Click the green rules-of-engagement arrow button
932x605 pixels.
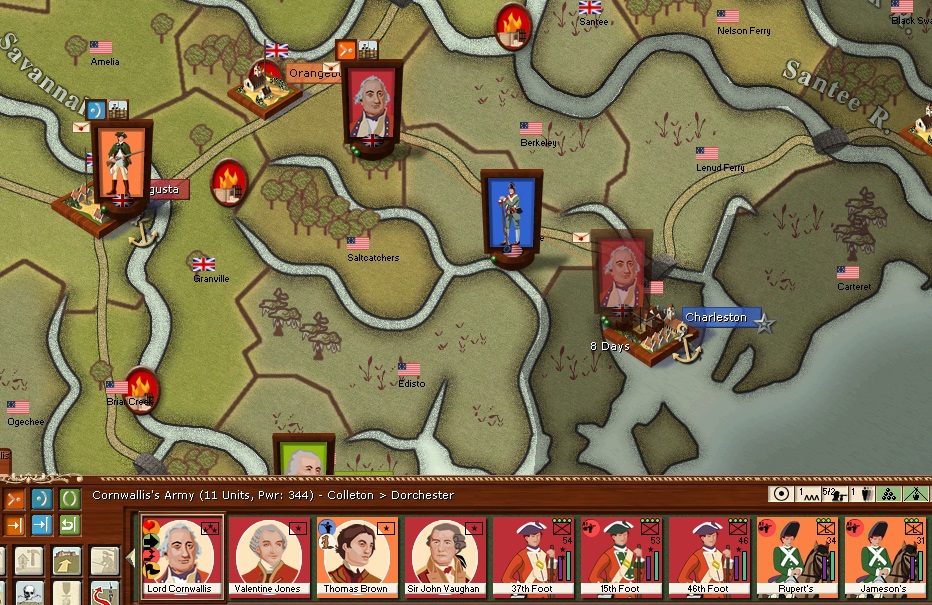(x=69, y=525)
